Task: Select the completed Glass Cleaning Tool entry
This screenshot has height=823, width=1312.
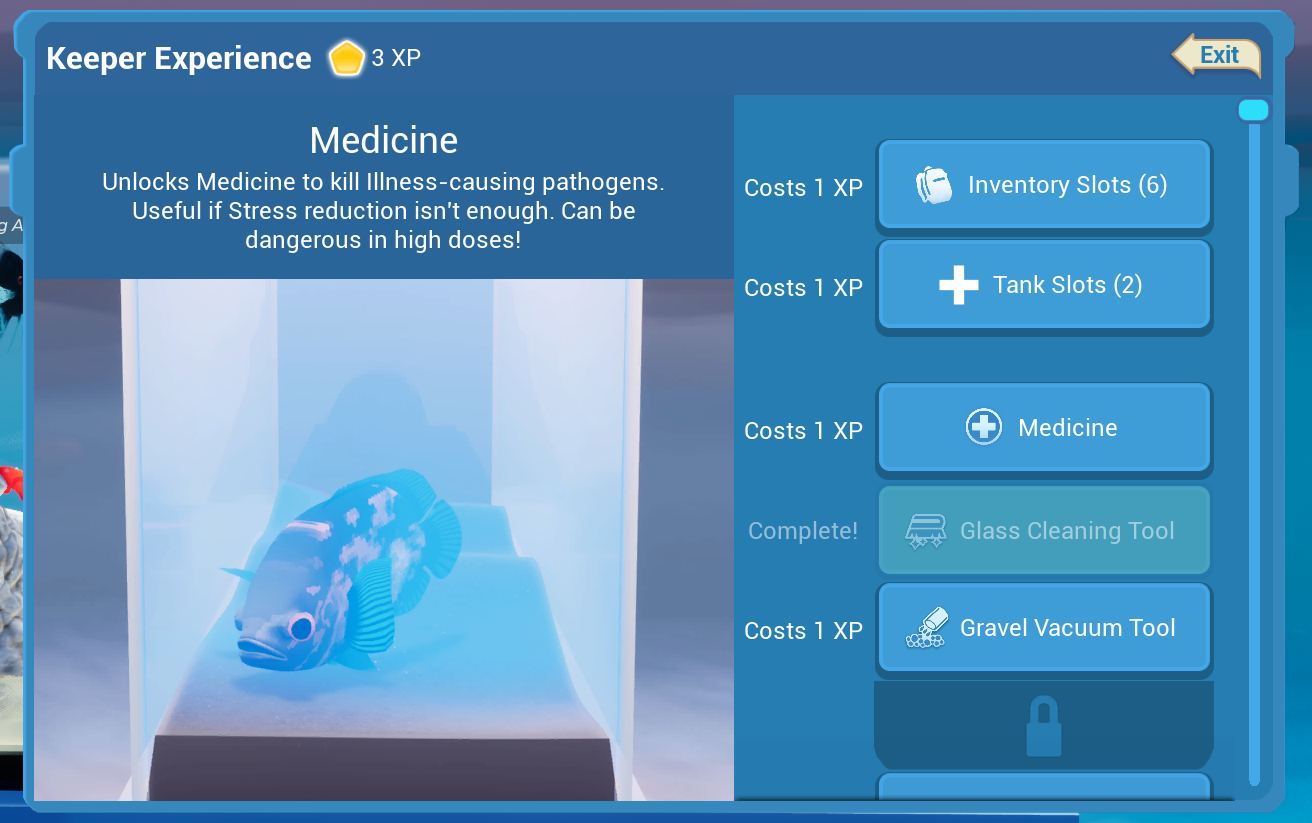Action: 1043,530
